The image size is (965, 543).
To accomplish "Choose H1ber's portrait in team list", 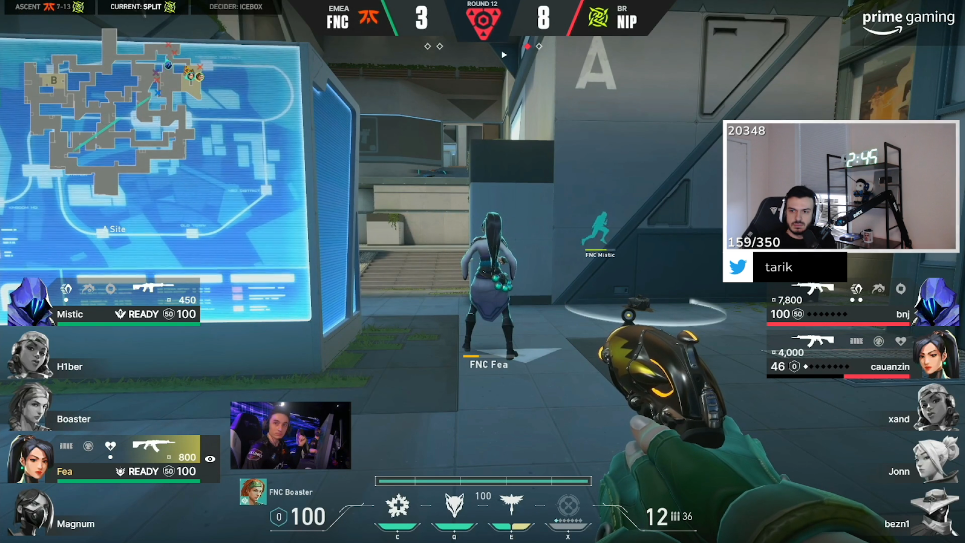I will point(29,354).
